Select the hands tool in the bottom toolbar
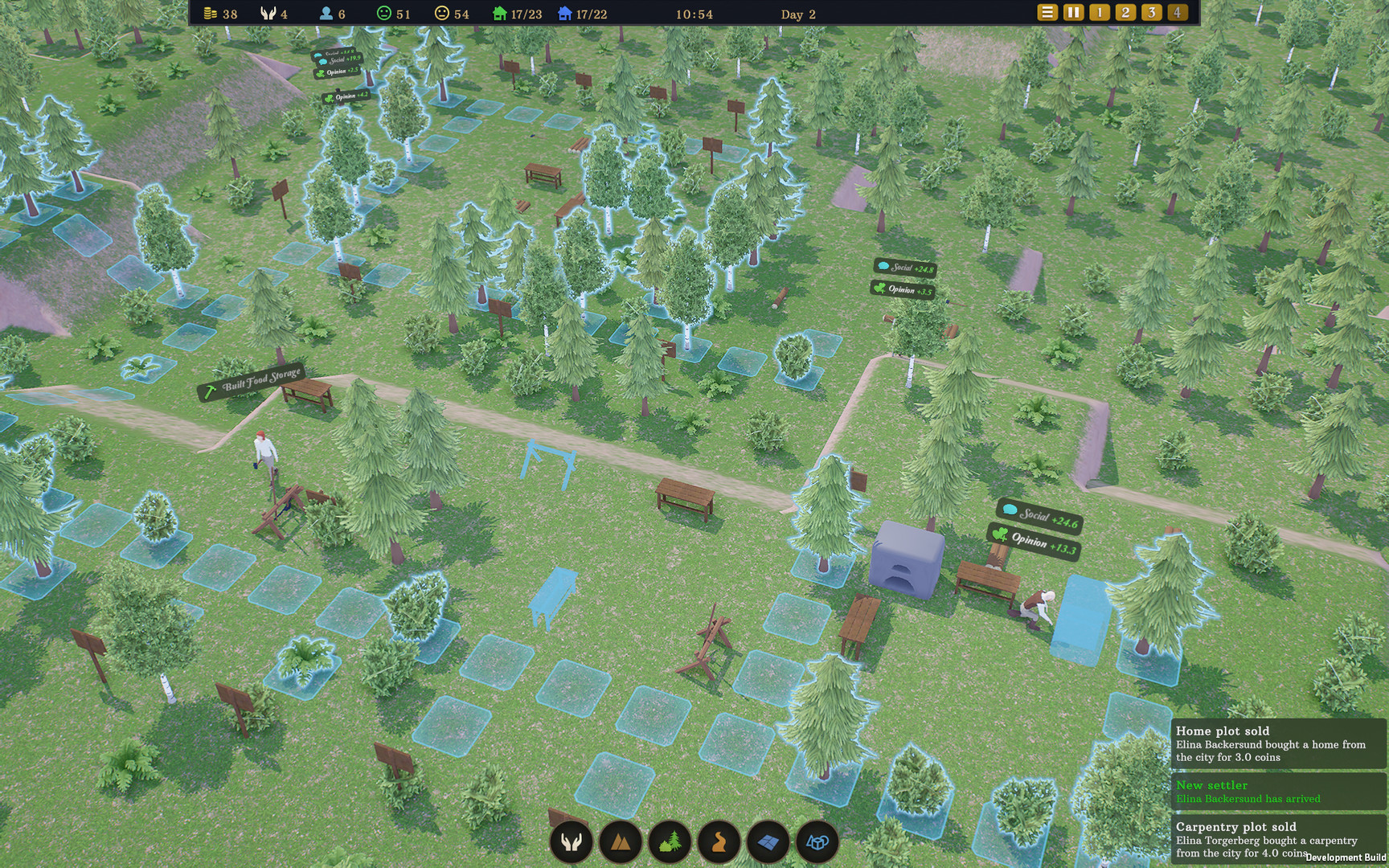 tap(571, 842)
